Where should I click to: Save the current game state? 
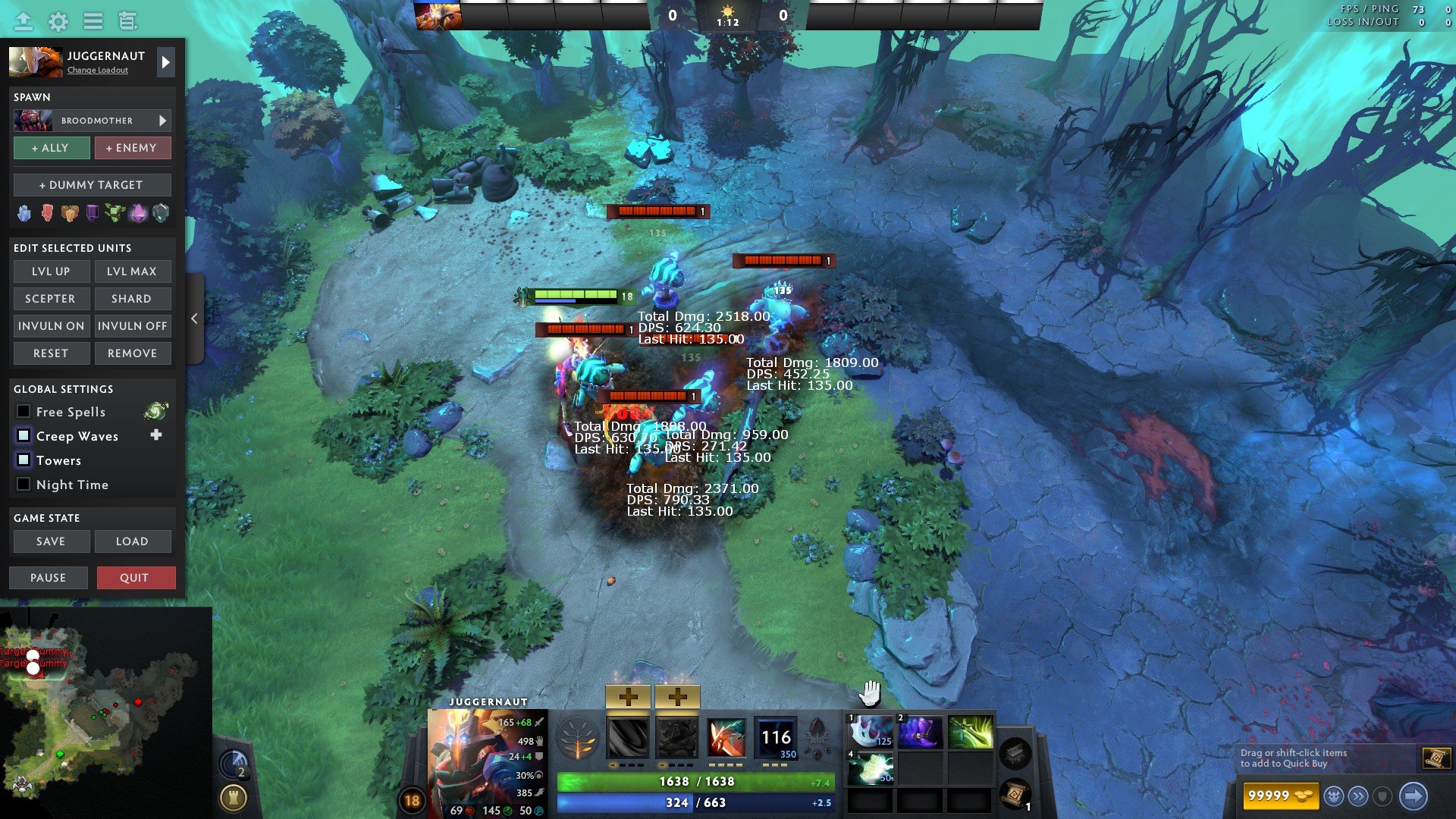tap(51, 541)
